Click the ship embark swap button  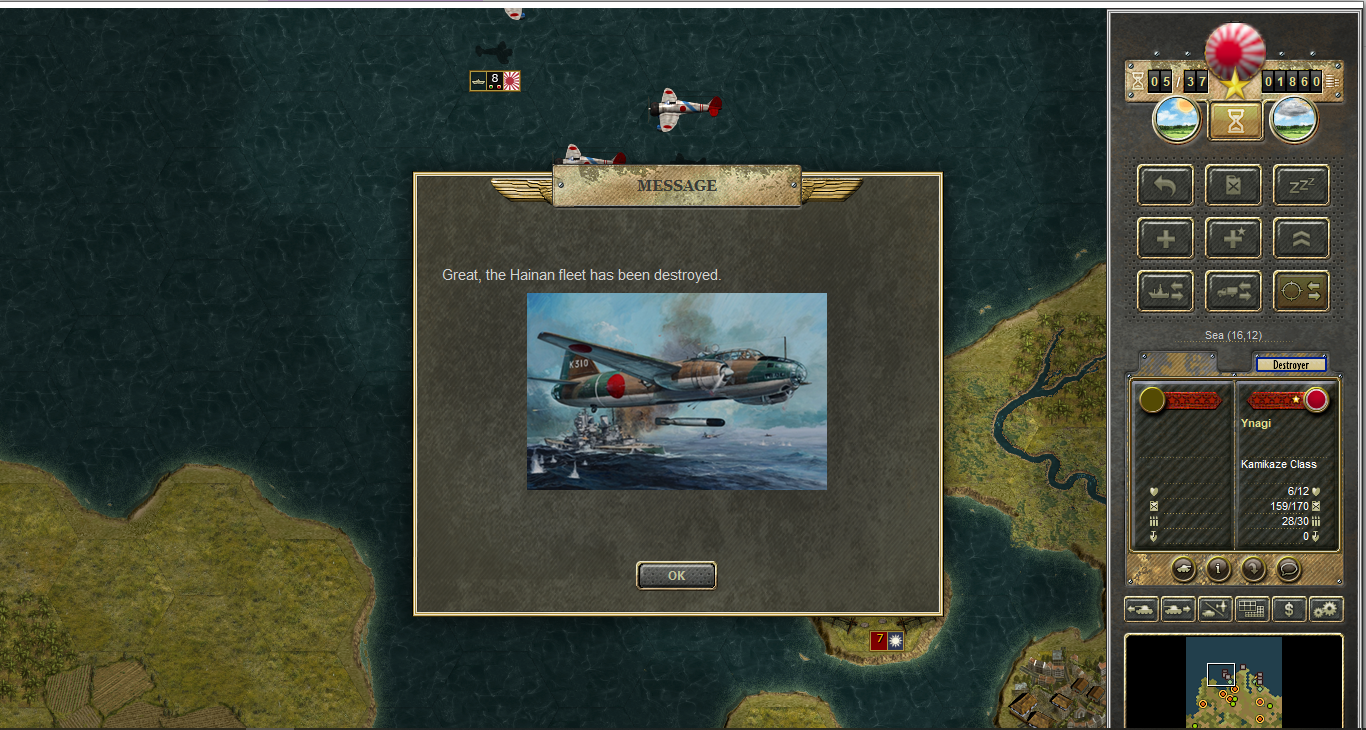point(1165,291)
